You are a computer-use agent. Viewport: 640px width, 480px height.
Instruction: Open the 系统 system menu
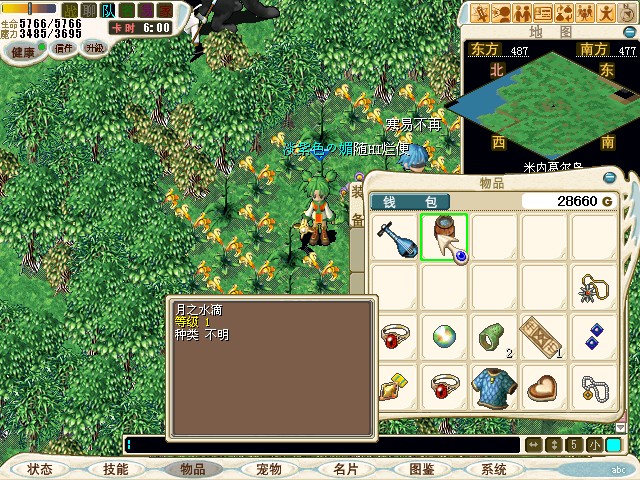click(x=494, y=469)
